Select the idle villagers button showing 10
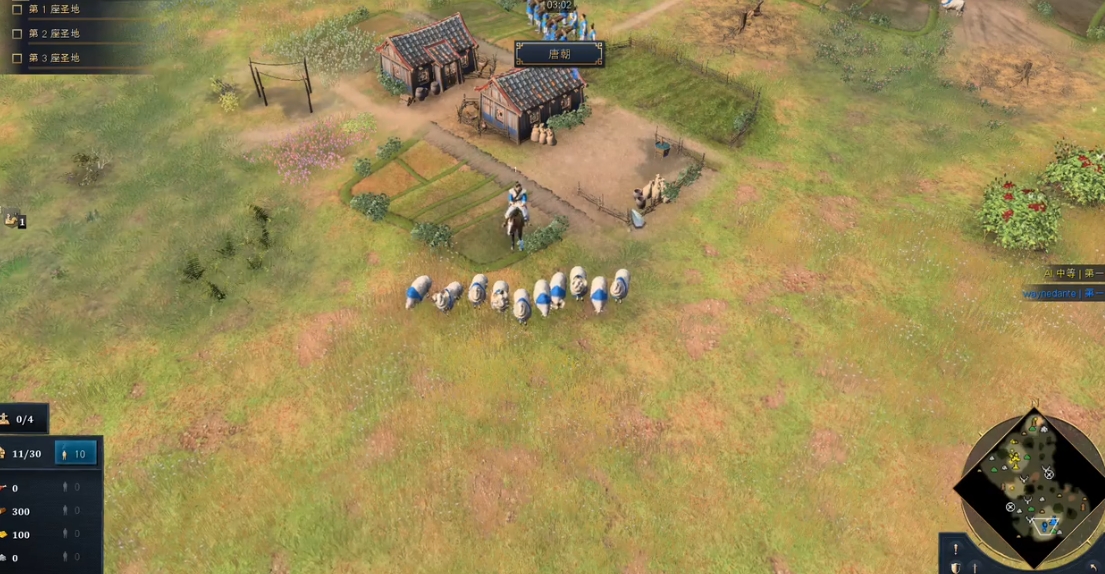Screen dimensions: 1105x574 click(76, 453)
